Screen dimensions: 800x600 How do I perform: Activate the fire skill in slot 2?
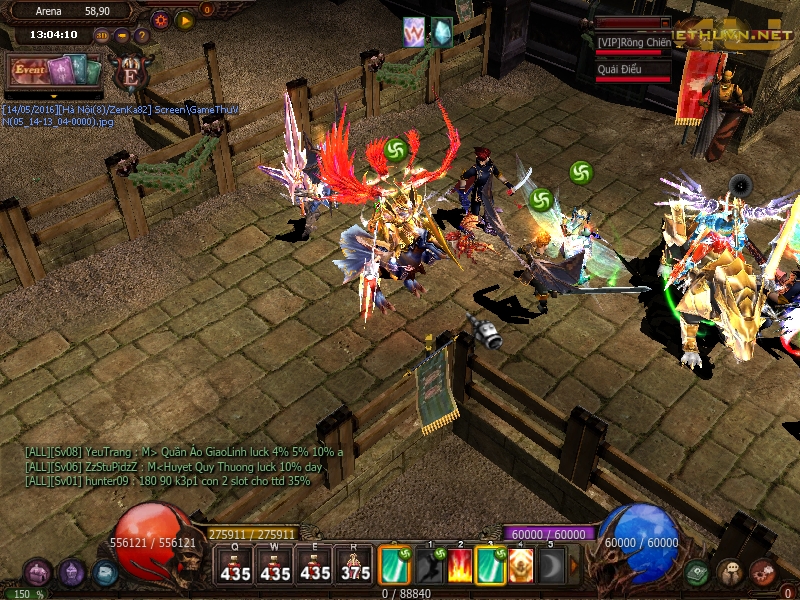pyautogui.click(x=460, y=566)
